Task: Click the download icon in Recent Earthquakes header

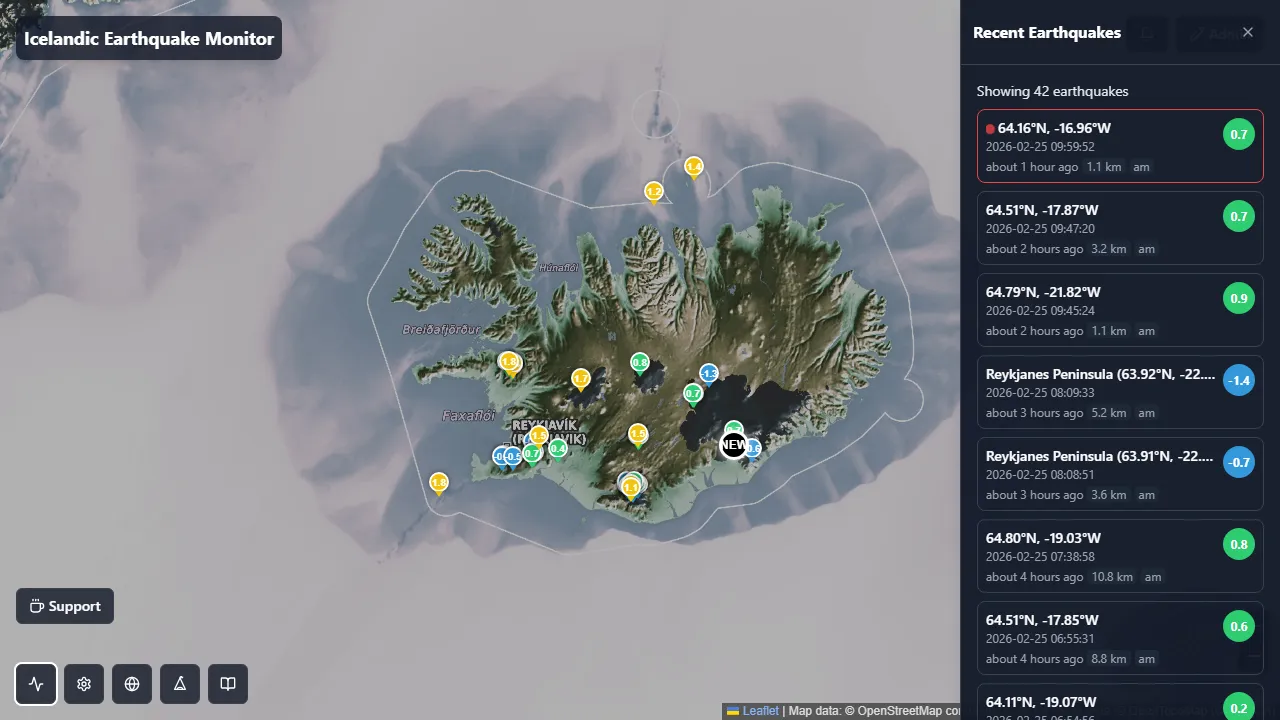Action: 1146,33
